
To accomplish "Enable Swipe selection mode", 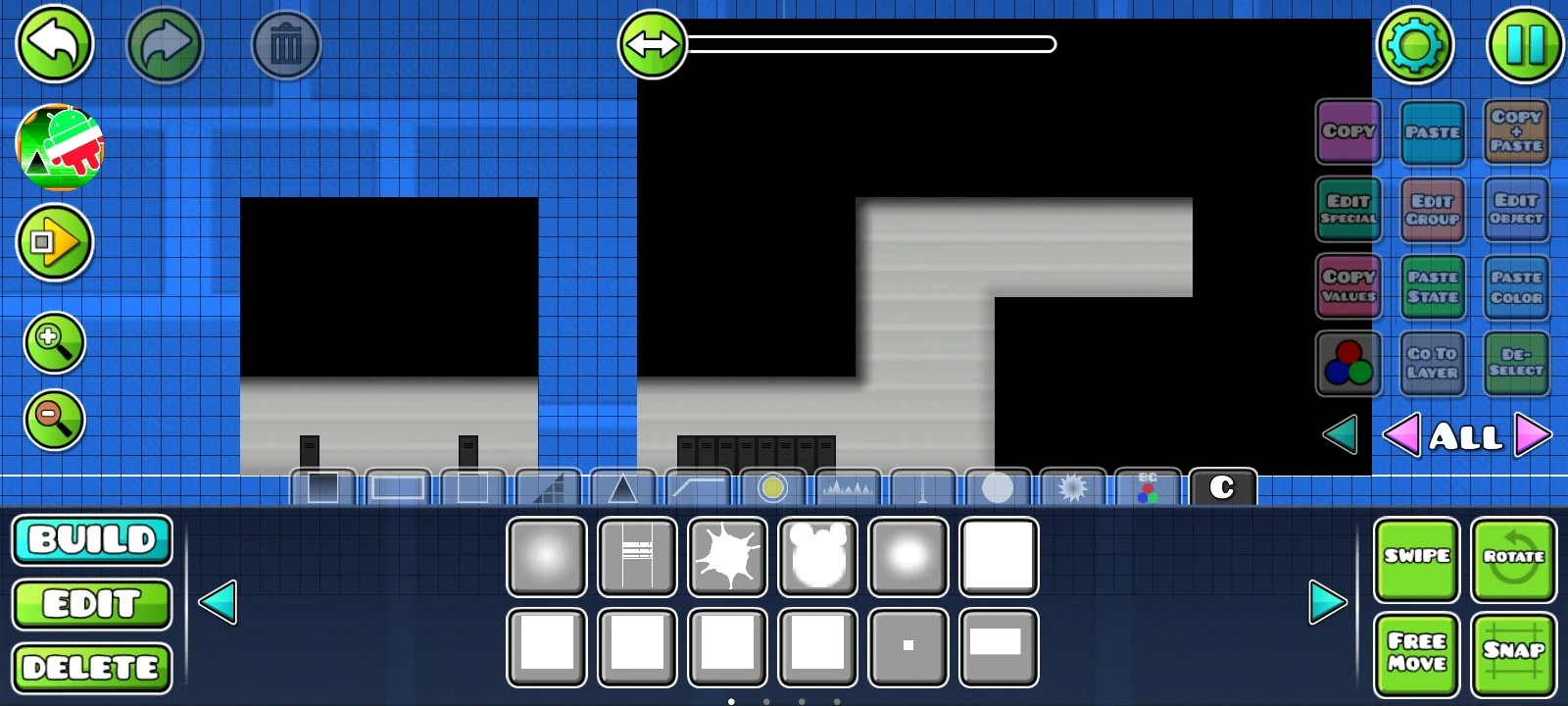I will (x=1417, y=557).
